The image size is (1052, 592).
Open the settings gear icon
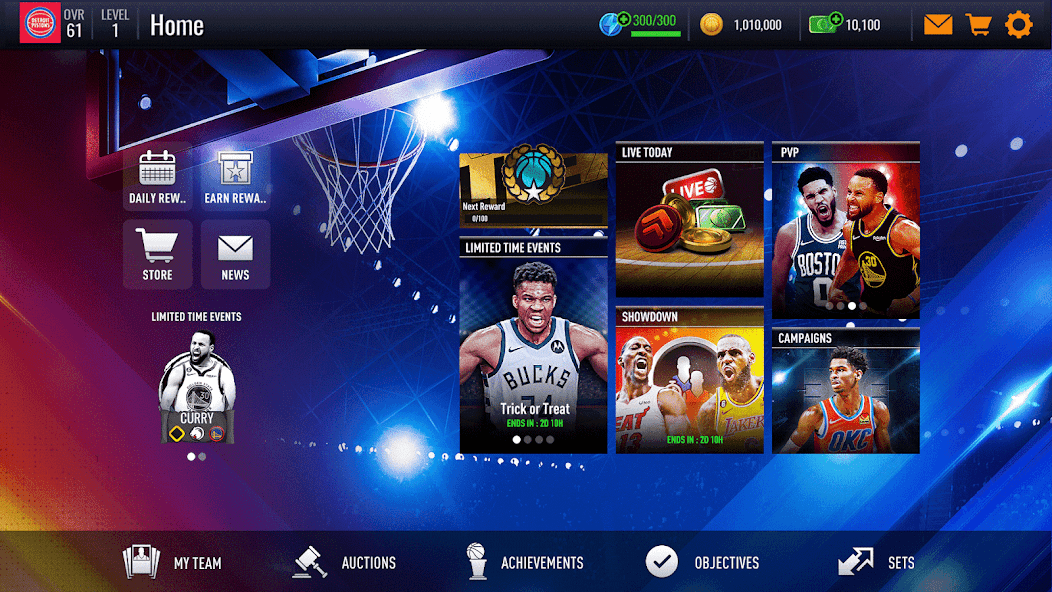(x=1018, y=25)
